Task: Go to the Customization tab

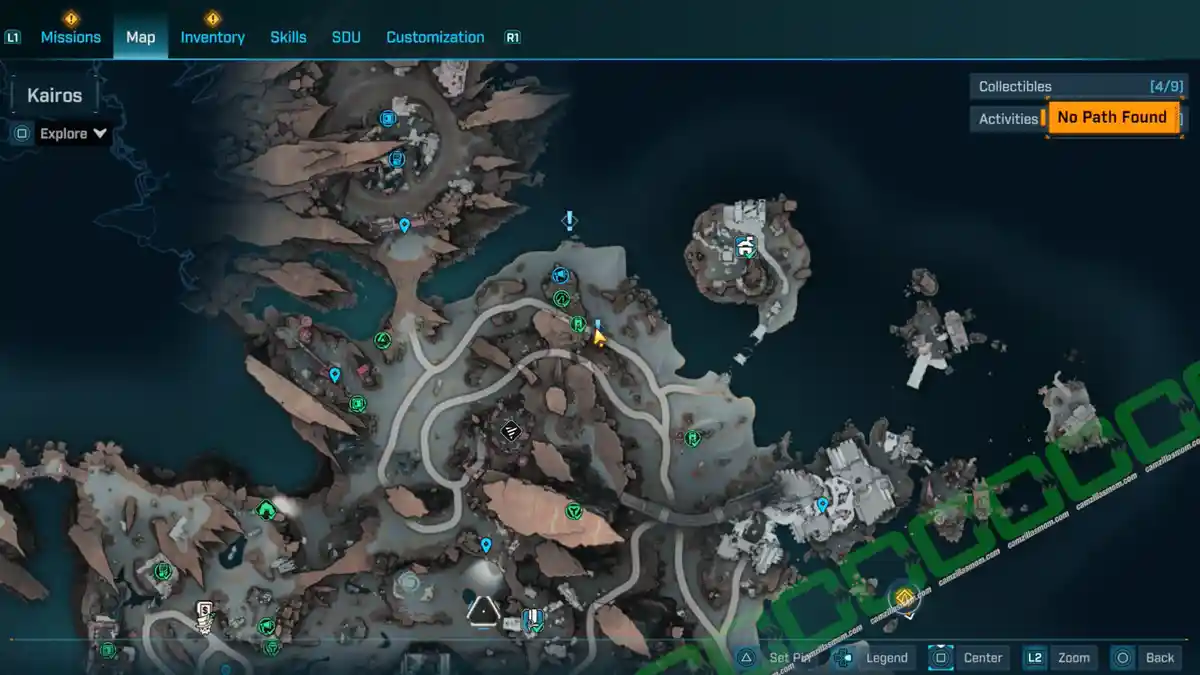Action: (435, 37)
